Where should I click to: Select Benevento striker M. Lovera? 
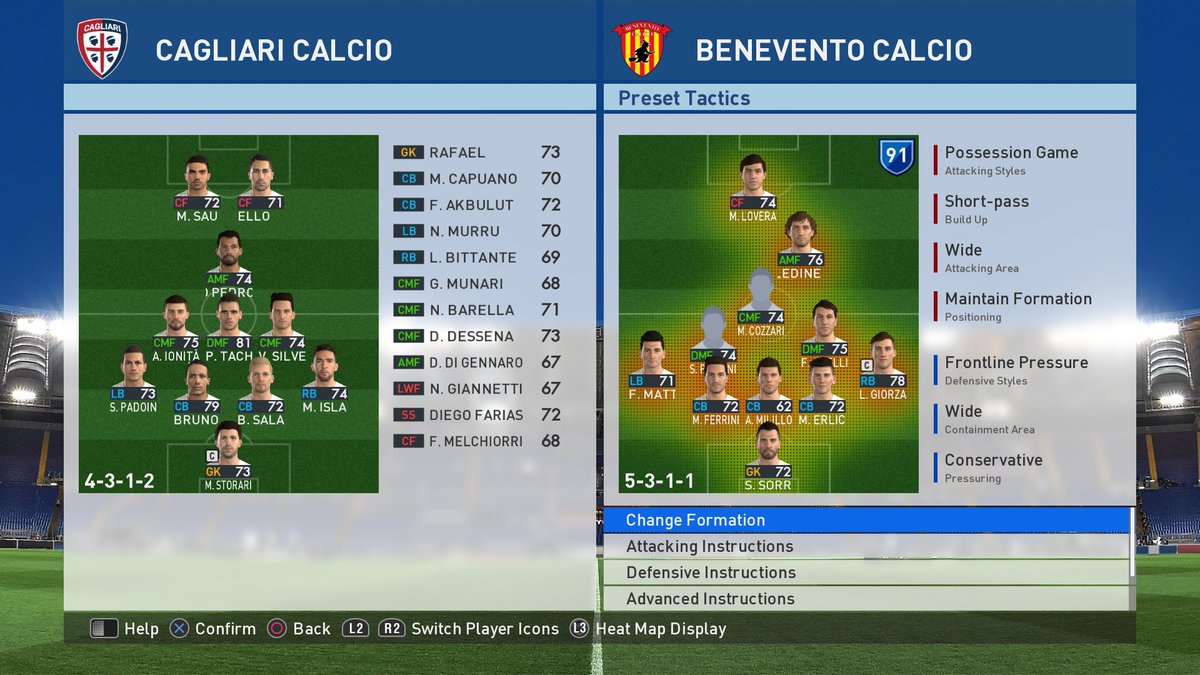pos(752,188)
